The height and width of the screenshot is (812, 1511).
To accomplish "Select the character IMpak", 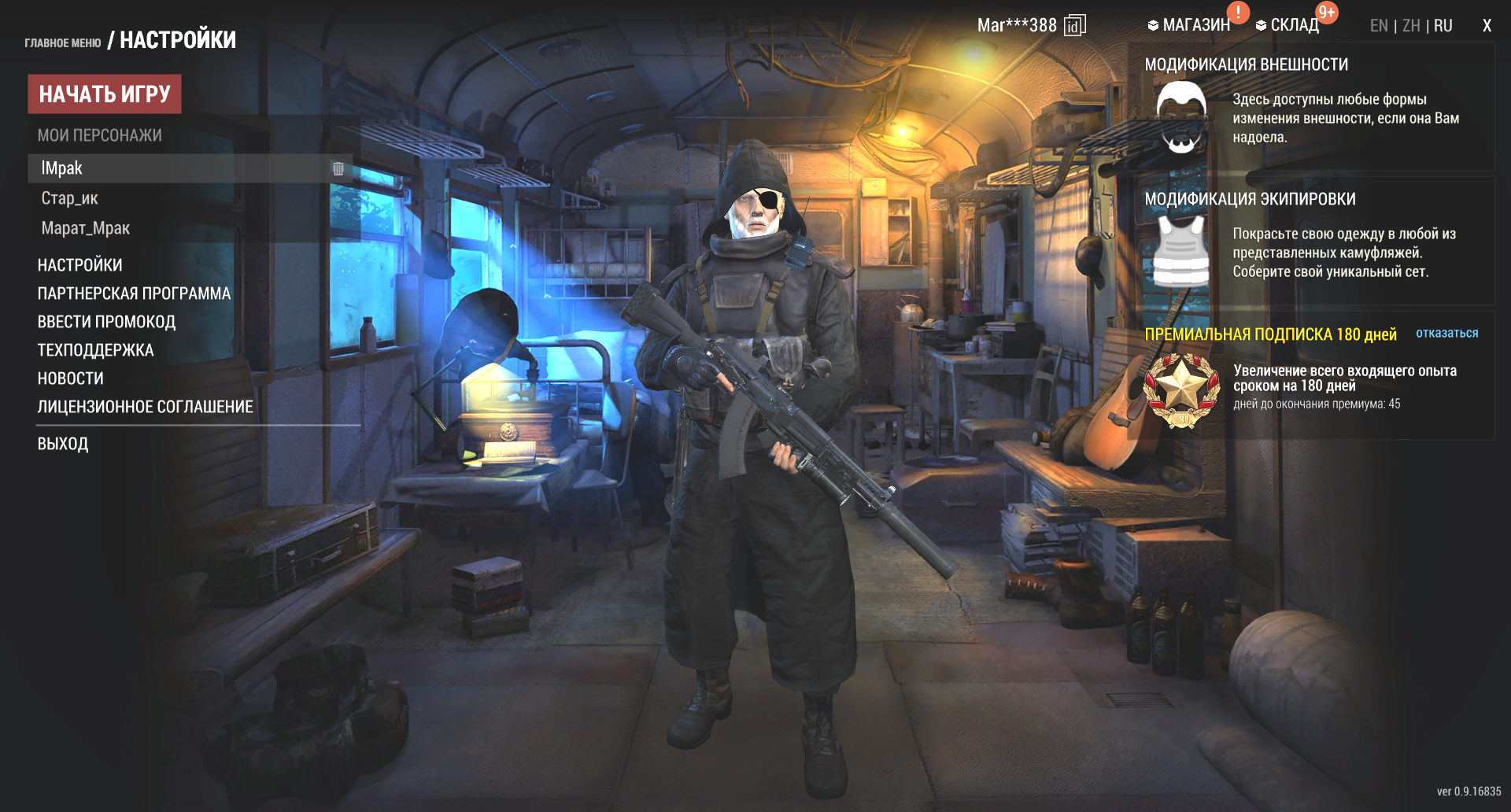I will click(62, 168).
